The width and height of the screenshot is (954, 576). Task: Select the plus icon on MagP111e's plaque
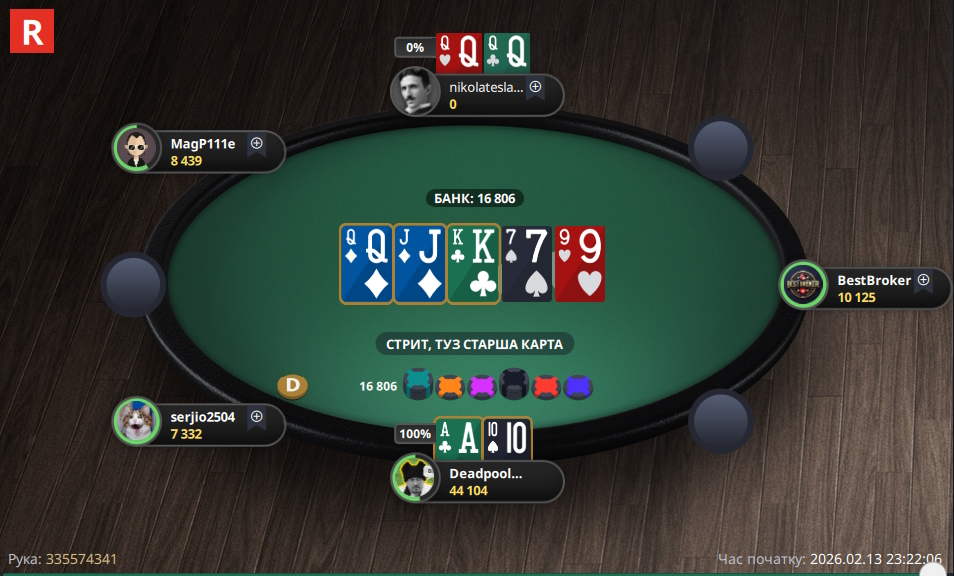(x=256, y=143)
